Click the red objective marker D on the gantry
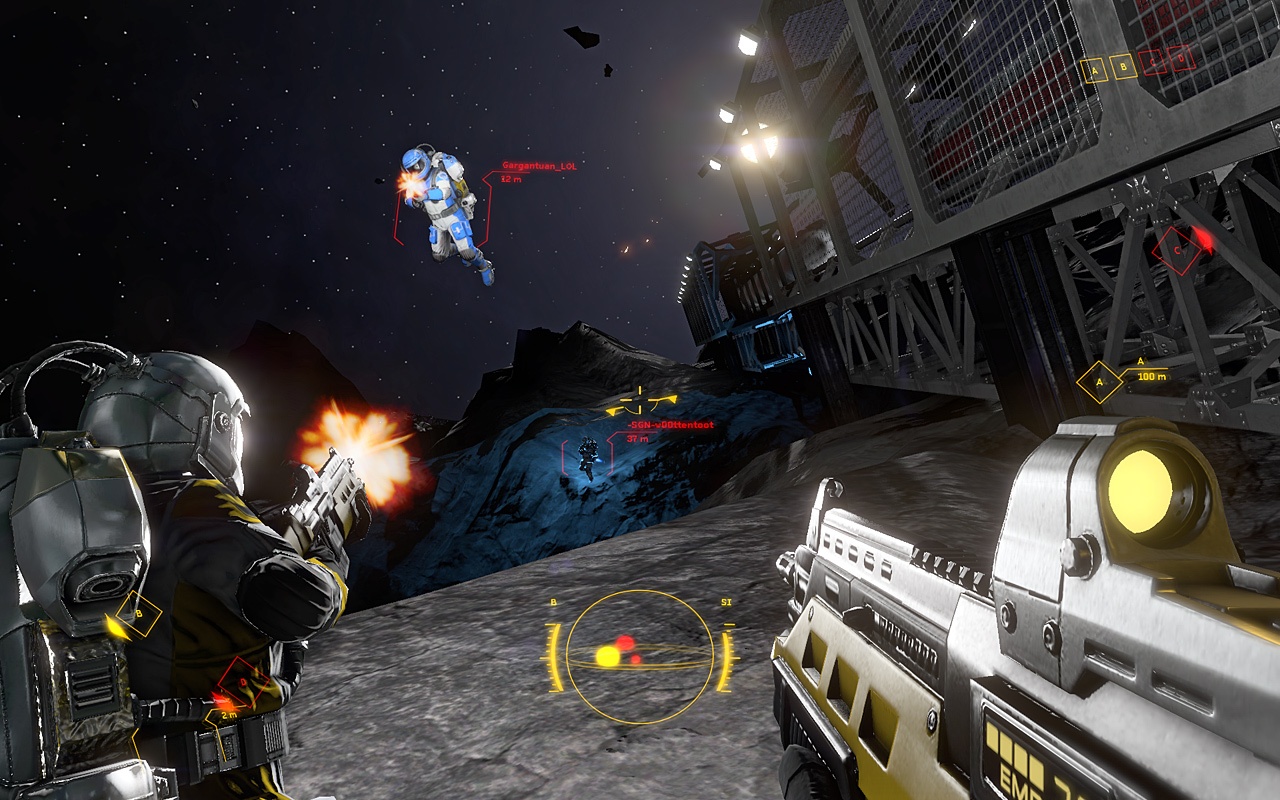The height and width of the screenshot is (800, 1280). (1180, 58)
